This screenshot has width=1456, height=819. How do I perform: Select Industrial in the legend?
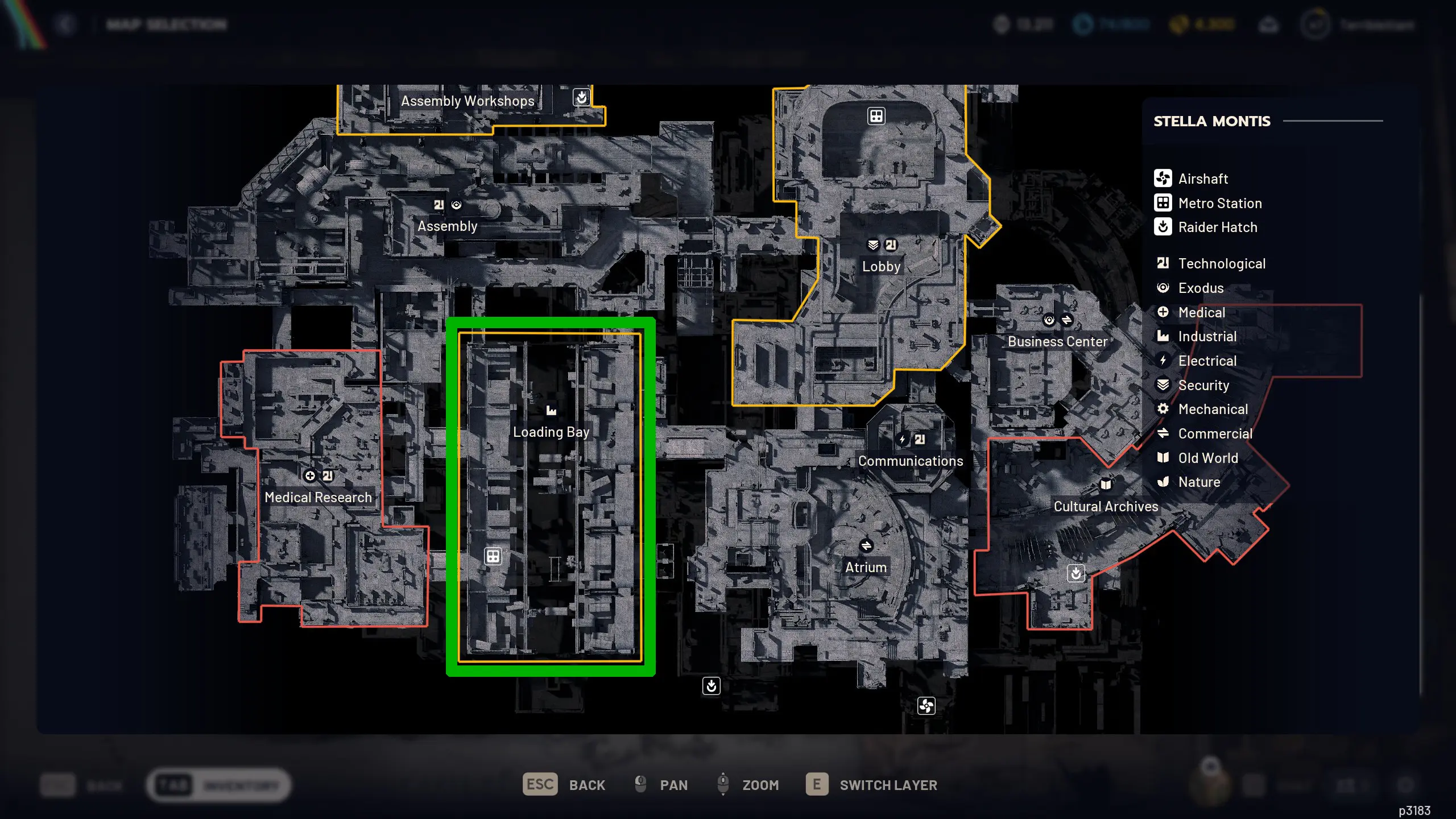pos(1207,337)
